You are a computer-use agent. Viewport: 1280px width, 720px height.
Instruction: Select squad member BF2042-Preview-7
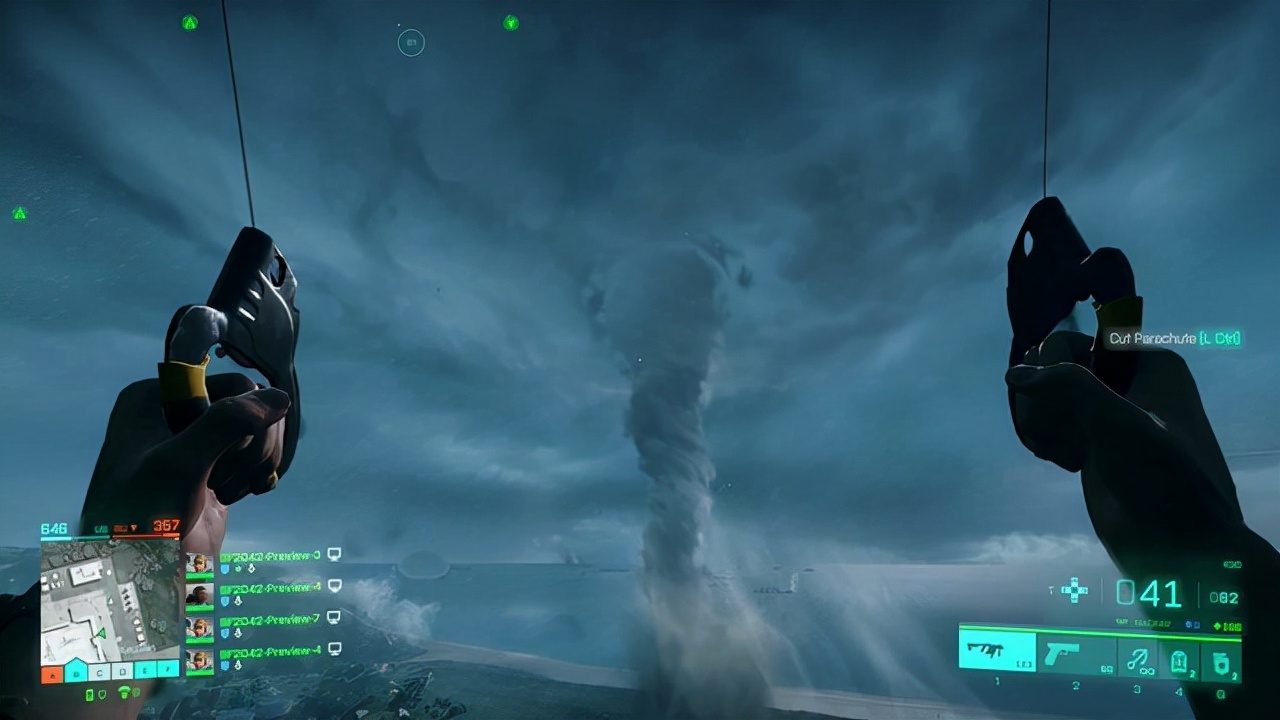coord(270,620)
